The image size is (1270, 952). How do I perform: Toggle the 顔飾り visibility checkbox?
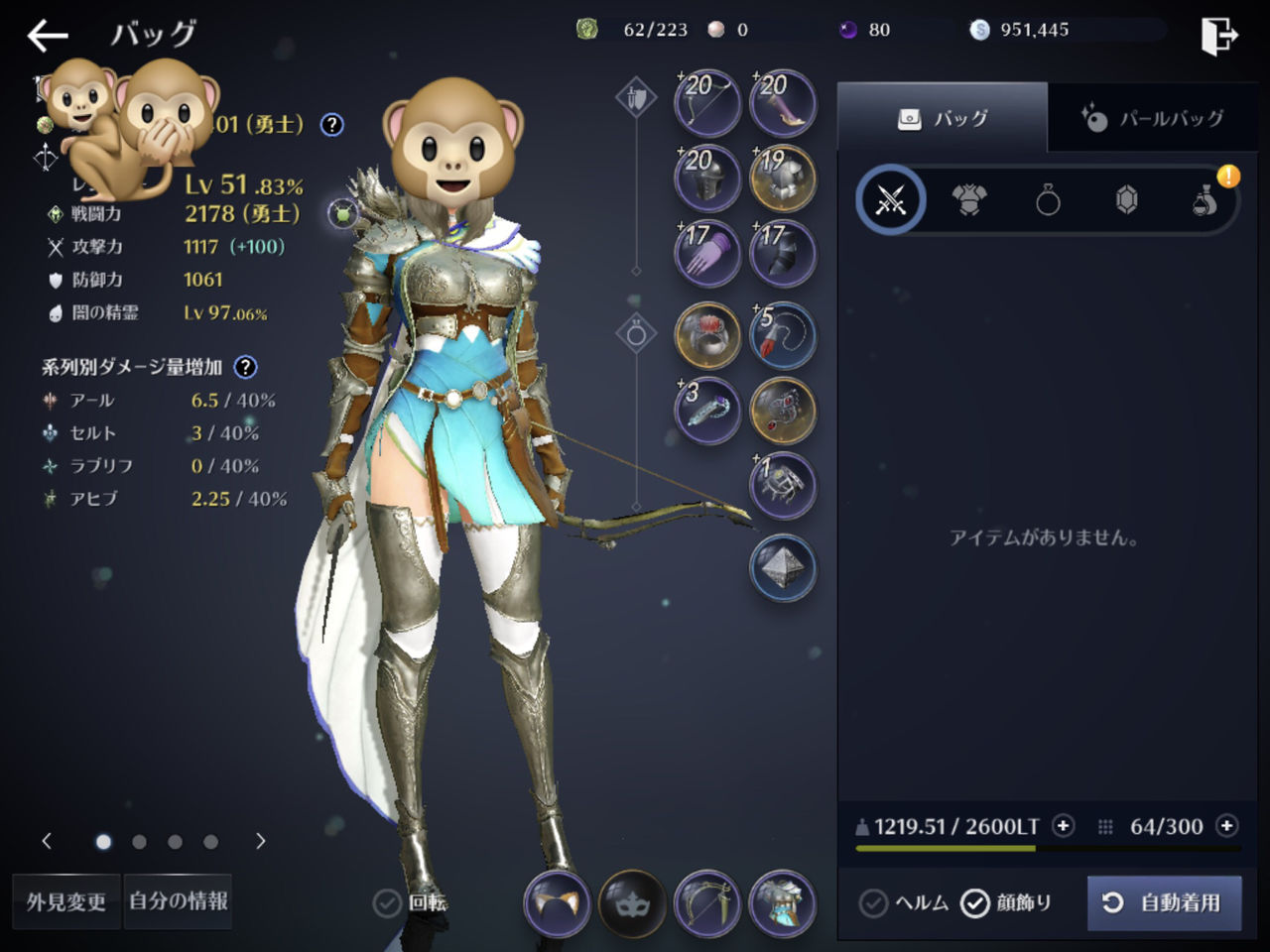(x=976, y=903)
